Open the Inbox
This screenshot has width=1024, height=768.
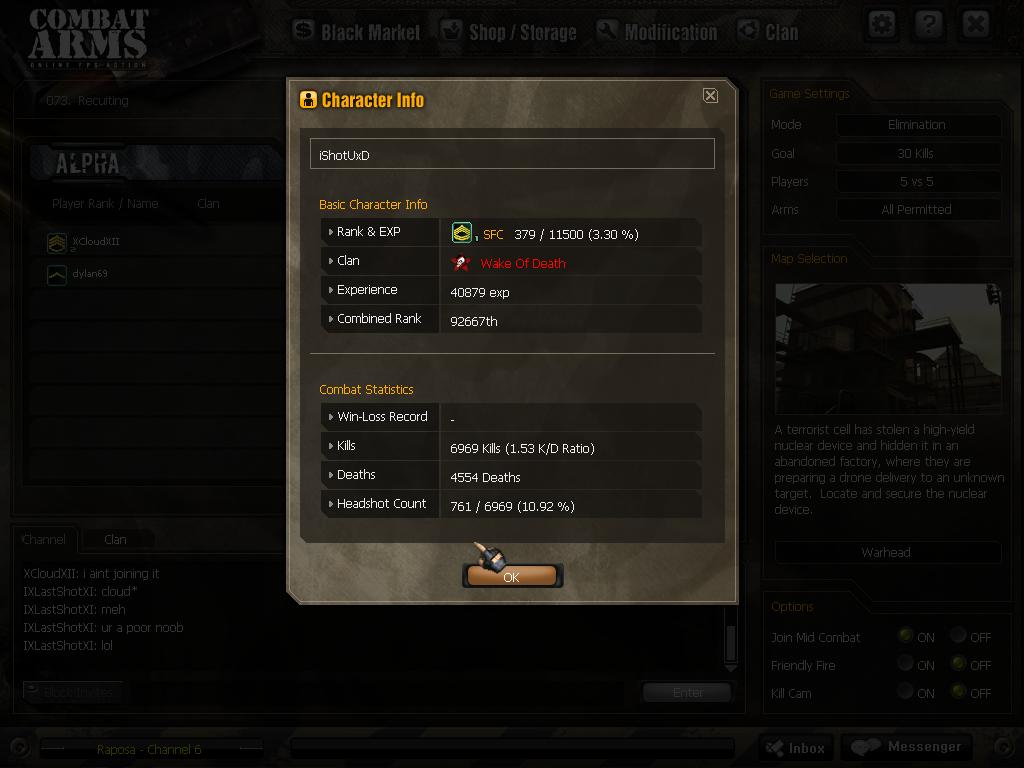coord(796,747)
